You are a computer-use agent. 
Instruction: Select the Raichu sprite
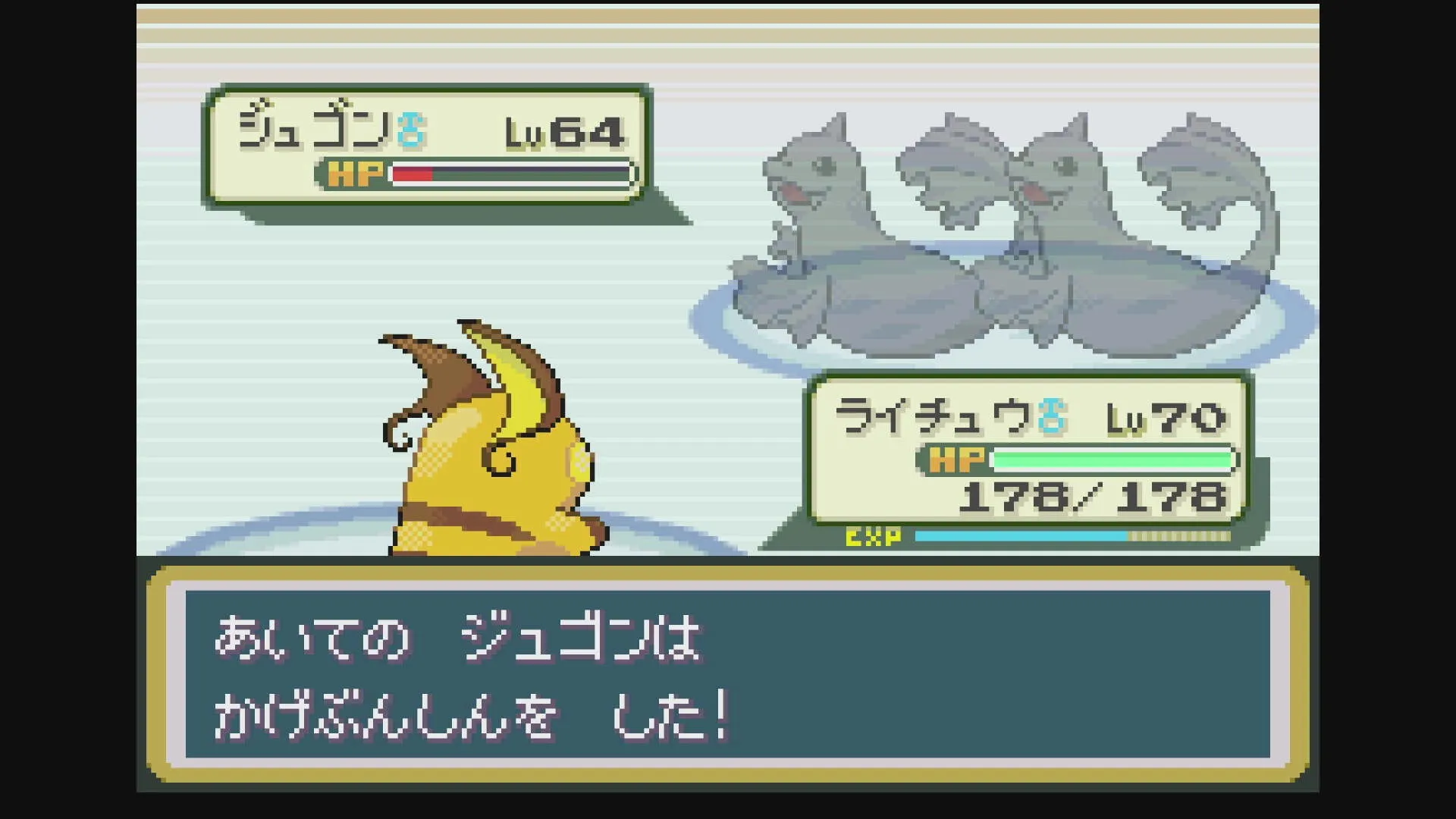click(493, 455)
